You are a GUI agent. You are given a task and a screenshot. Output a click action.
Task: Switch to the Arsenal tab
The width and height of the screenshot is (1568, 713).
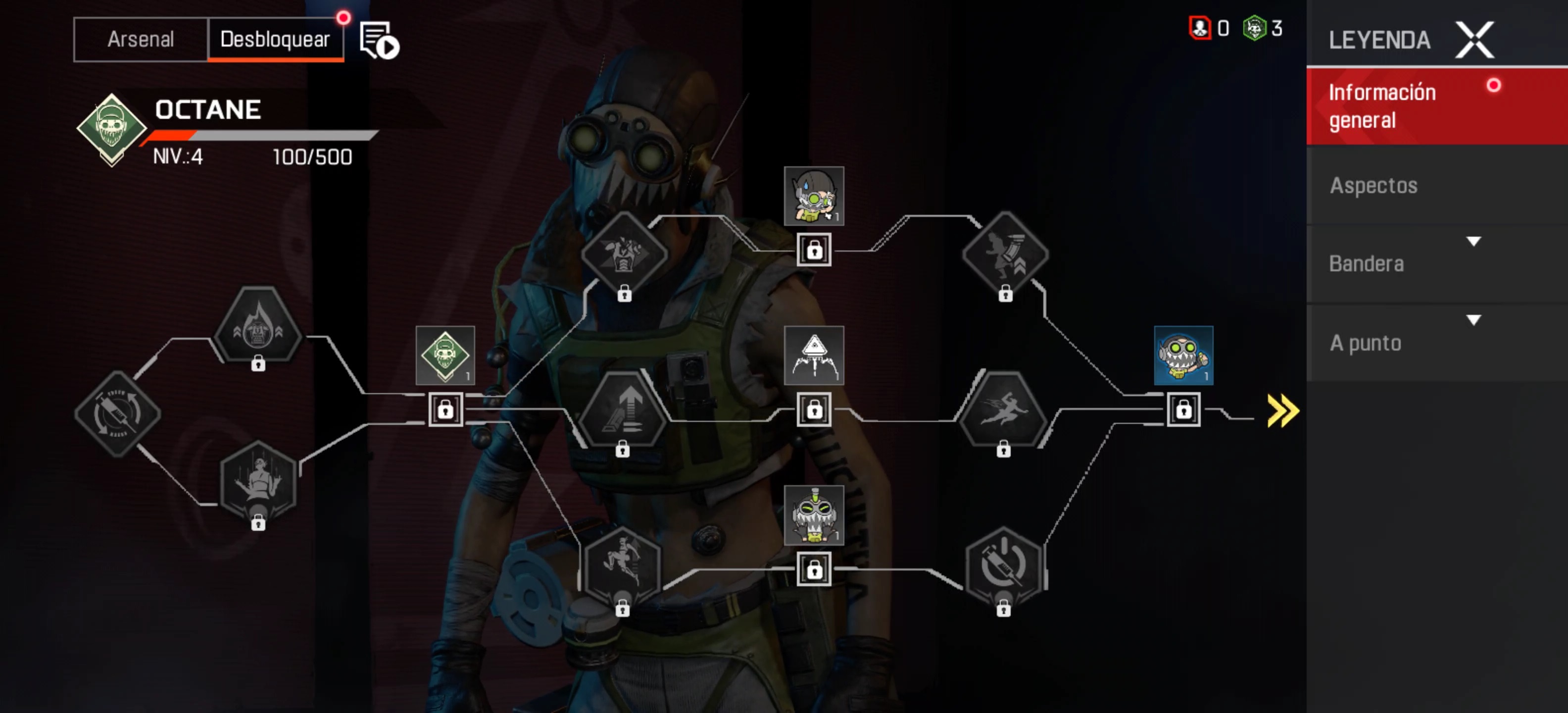coord(141,40)
